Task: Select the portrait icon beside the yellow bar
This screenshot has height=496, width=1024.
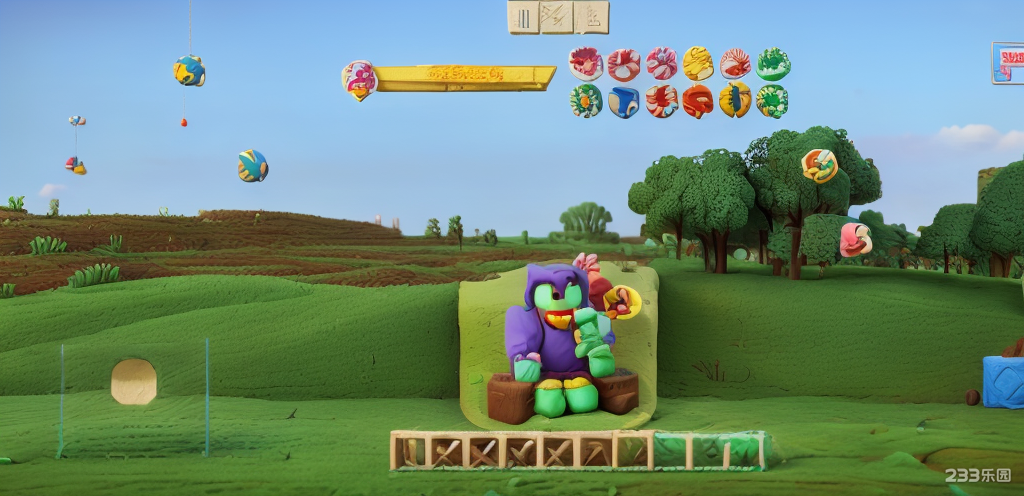Action: 358,80
